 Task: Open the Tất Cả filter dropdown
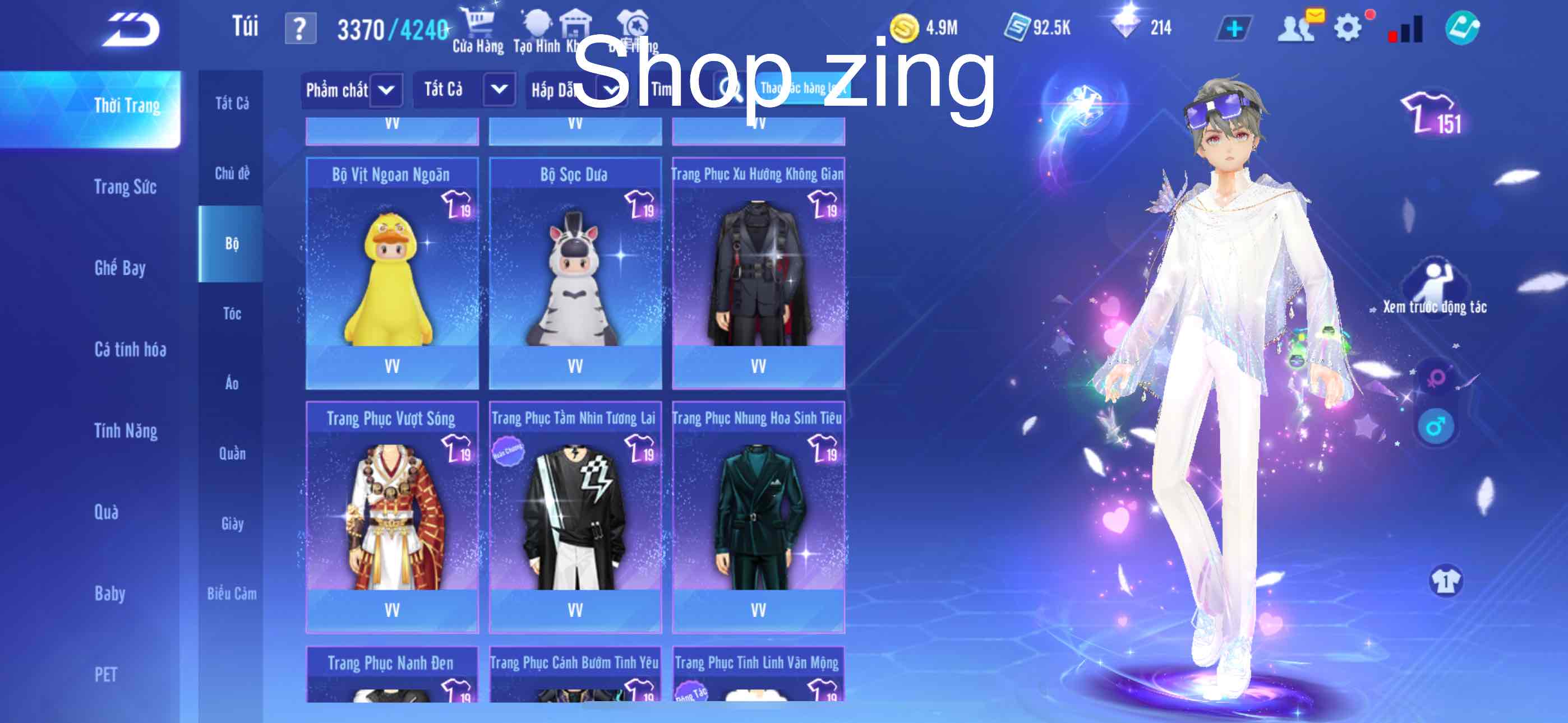pyautogui.click(x=465, y=89)
